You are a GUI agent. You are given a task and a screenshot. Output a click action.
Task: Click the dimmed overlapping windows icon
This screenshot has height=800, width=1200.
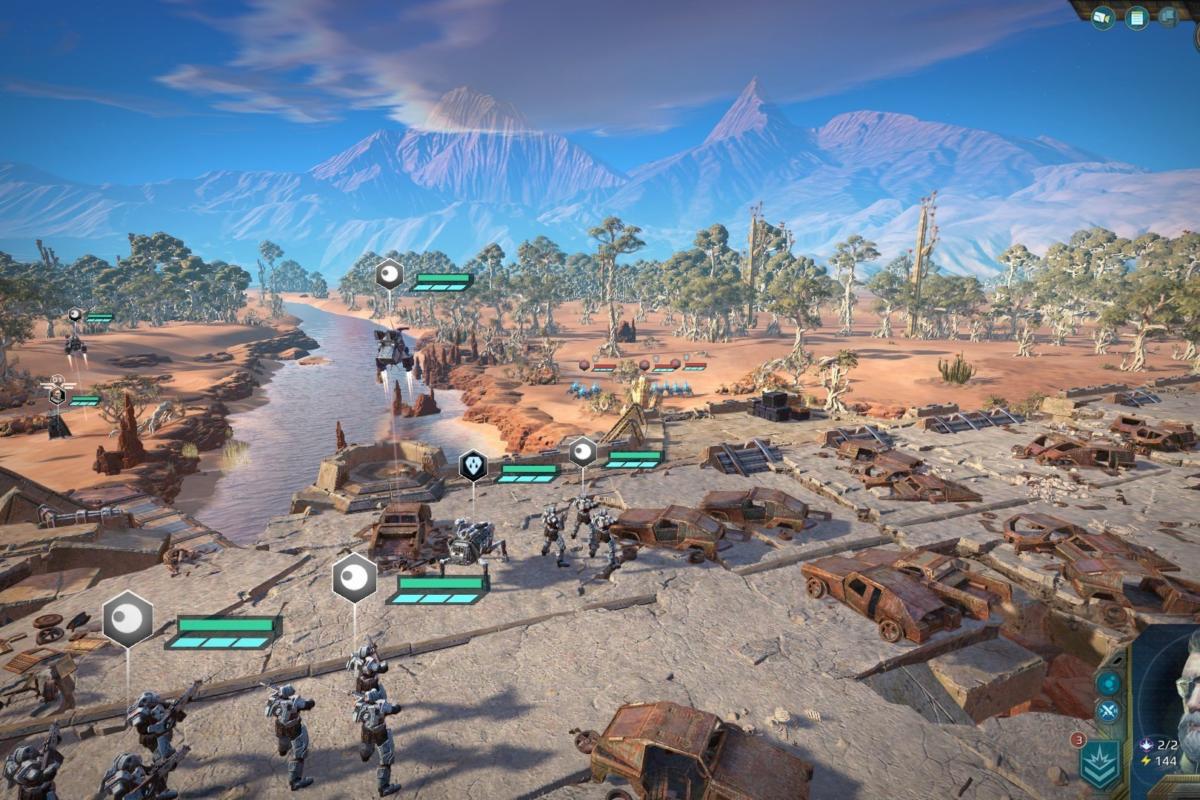[1168, 17]
